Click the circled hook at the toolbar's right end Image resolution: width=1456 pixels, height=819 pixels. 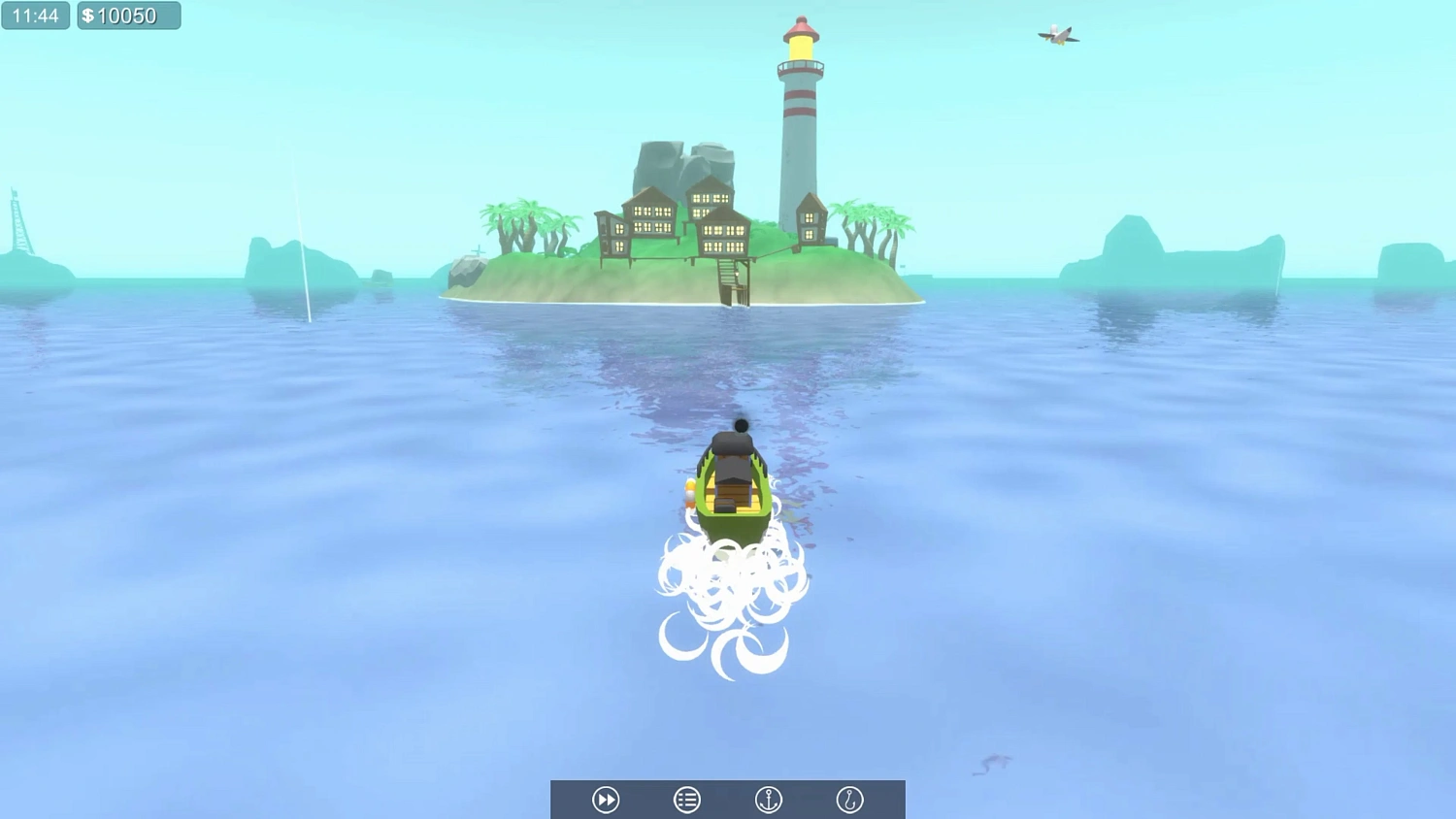click(x=848, y=799)
